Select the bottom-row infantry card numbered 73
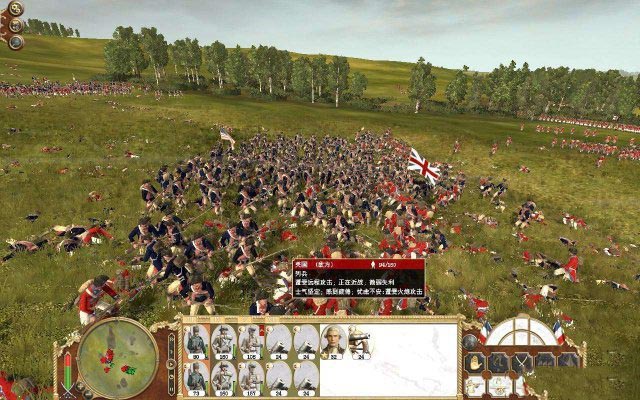640x400 pixels. click(195, 377)
